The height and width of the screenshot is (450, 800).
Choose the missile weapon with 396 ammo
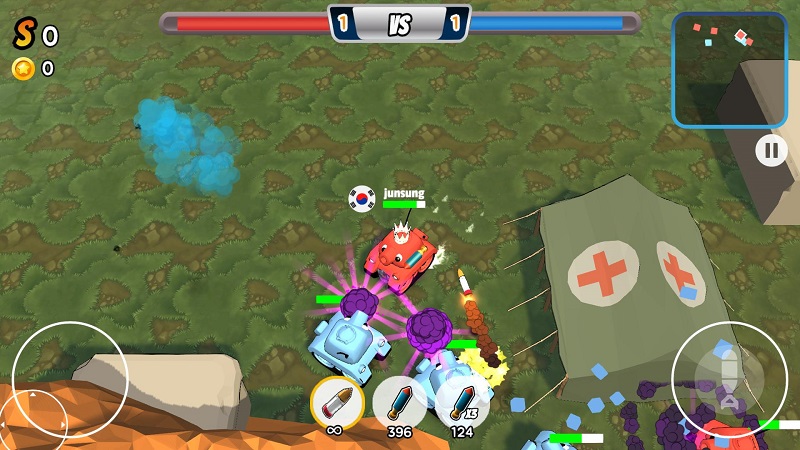(399, 402)
